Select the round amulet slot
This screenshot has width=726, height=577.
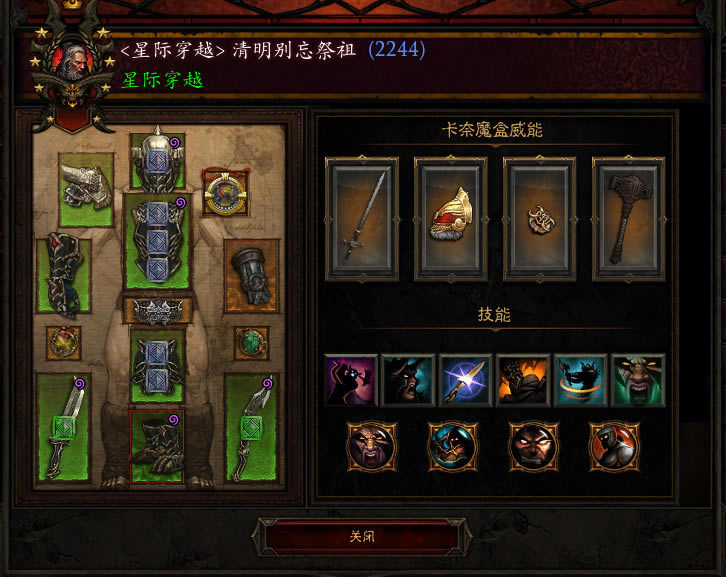(x=224, y=192)
